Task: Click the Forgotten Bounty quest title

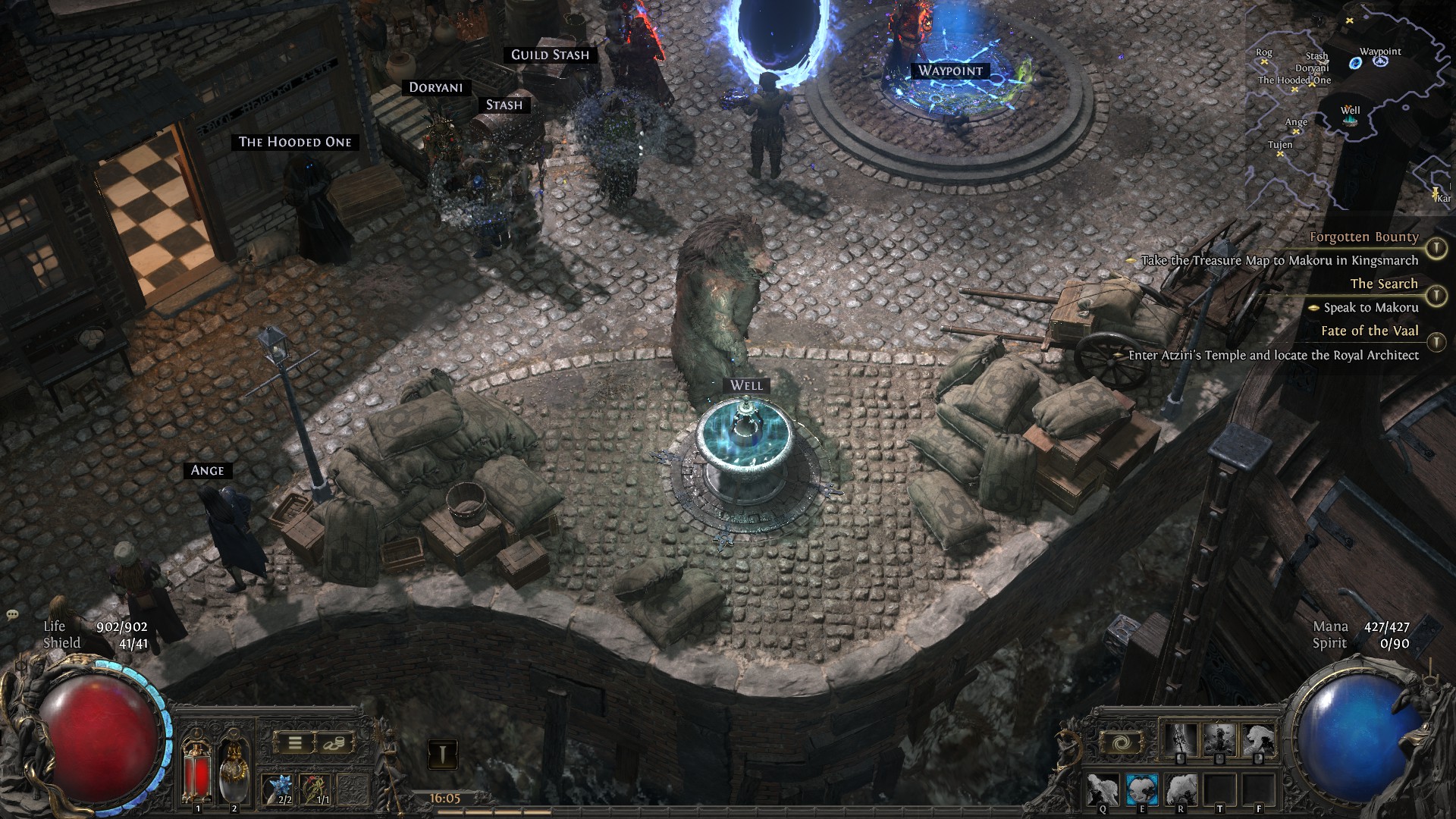Action: pos(1363,237)
